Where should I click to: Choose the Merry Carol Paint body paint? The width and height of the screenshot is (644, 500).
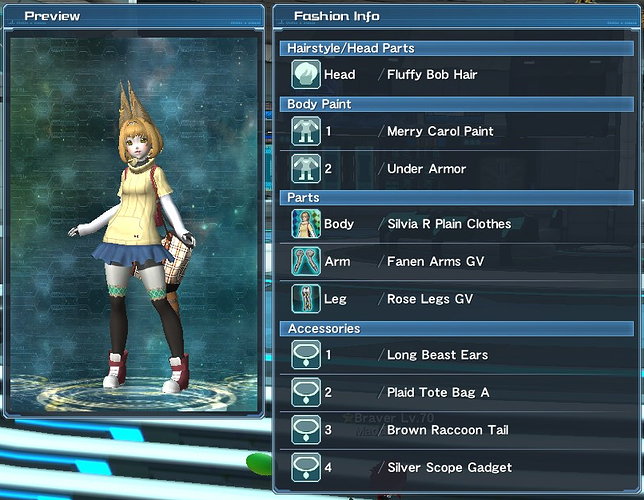coord(440,131)
